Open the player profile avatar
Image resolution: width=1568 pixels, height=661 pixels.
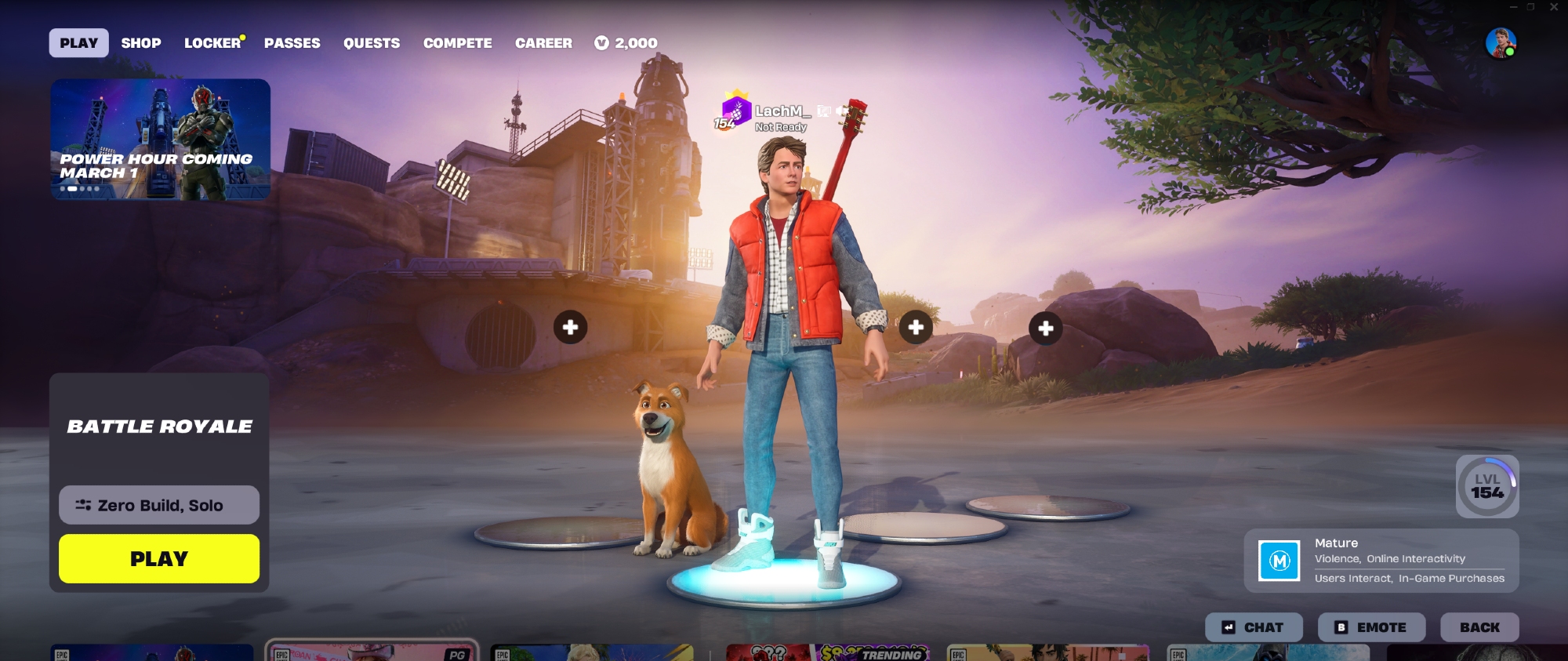point(1501,43)
